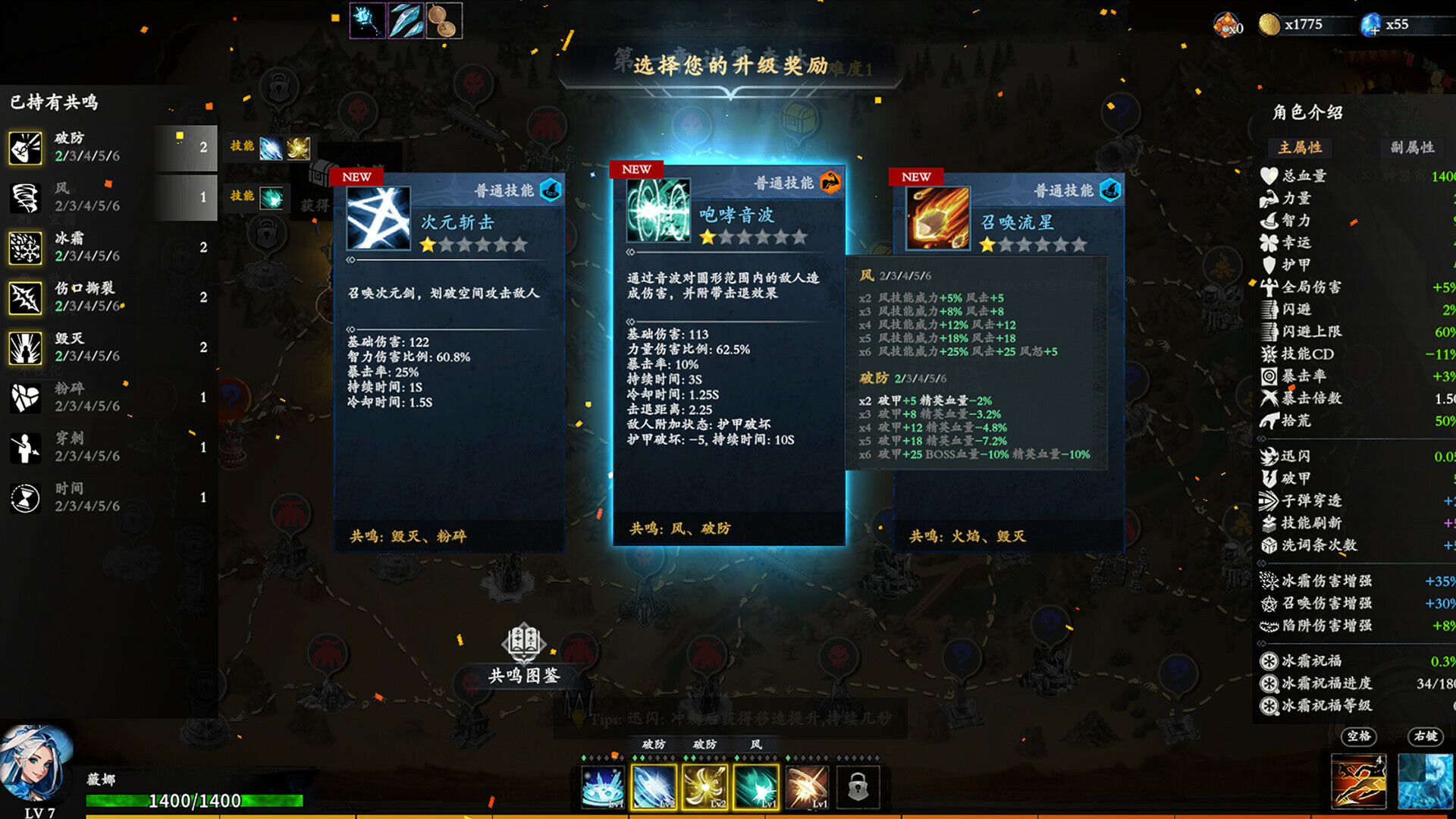Select the 破防 resonance icon in left panel

[25, 146]
